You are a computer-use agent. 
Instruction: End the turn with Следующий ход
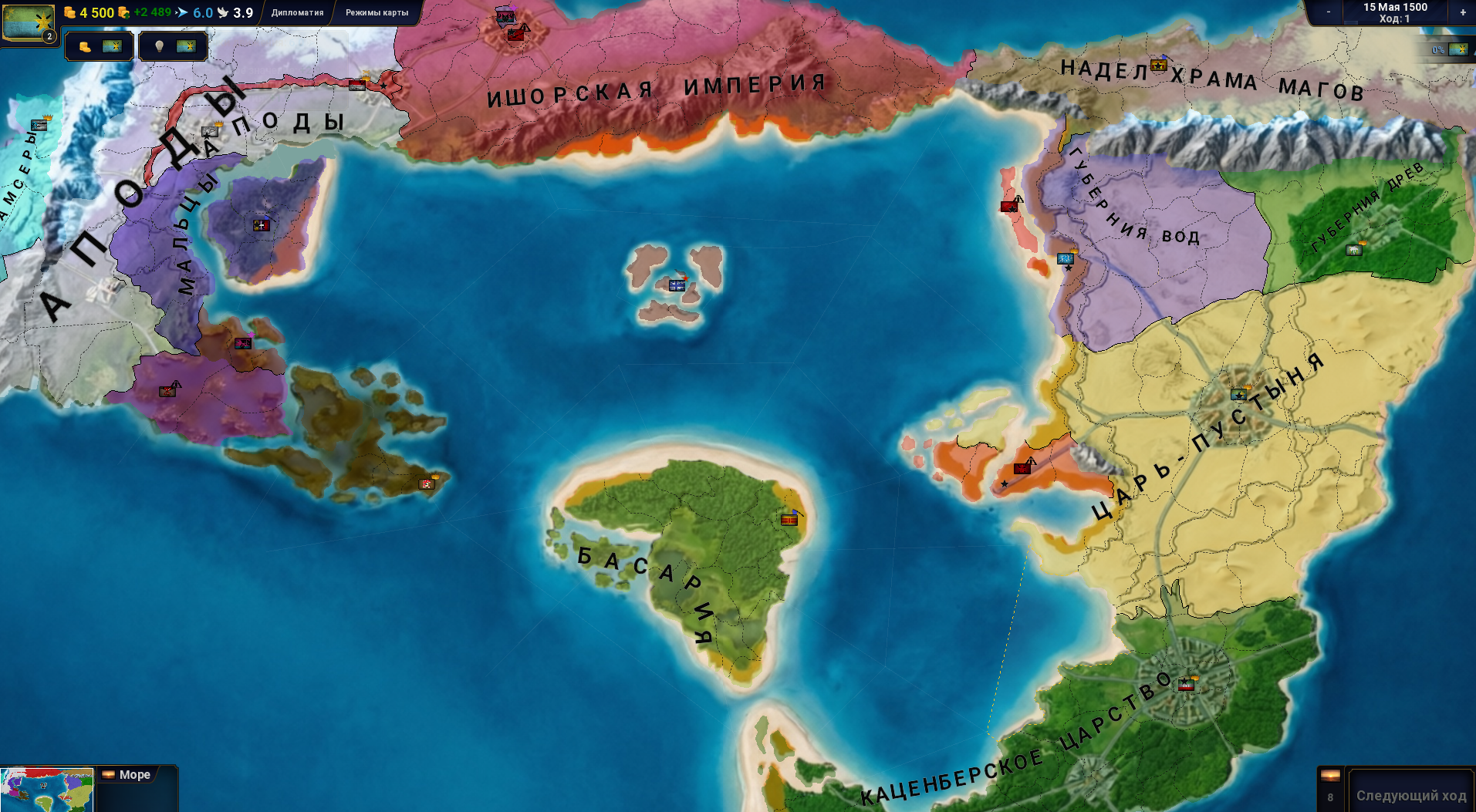coord(1410,795)
